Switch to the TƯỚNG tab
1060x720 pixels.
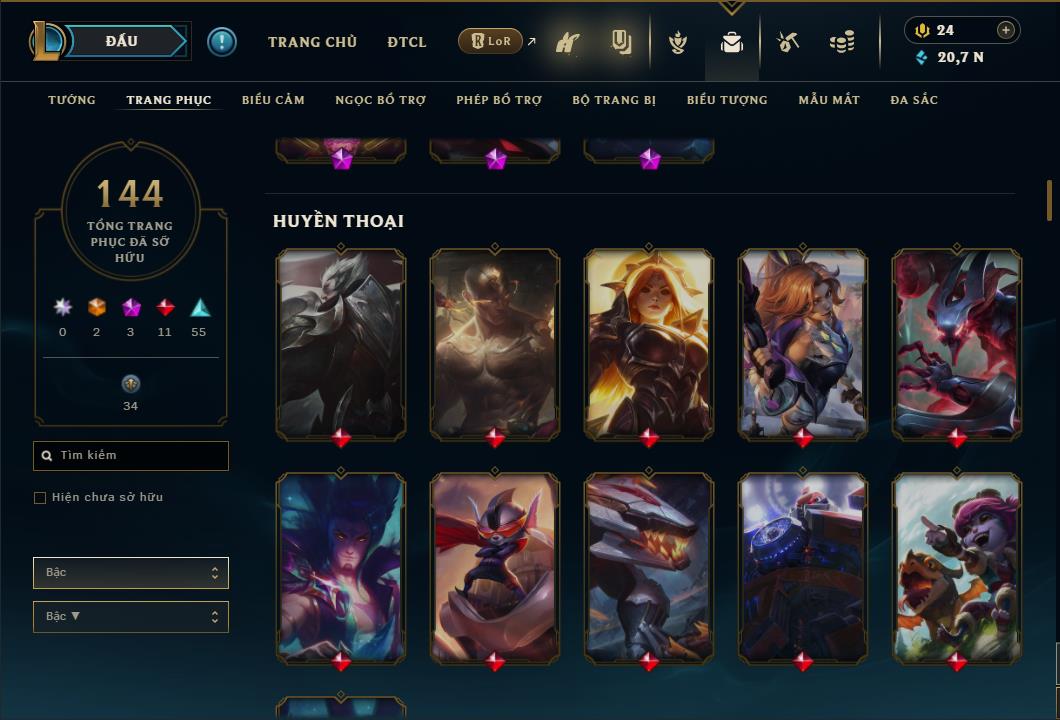click(72, 100)
